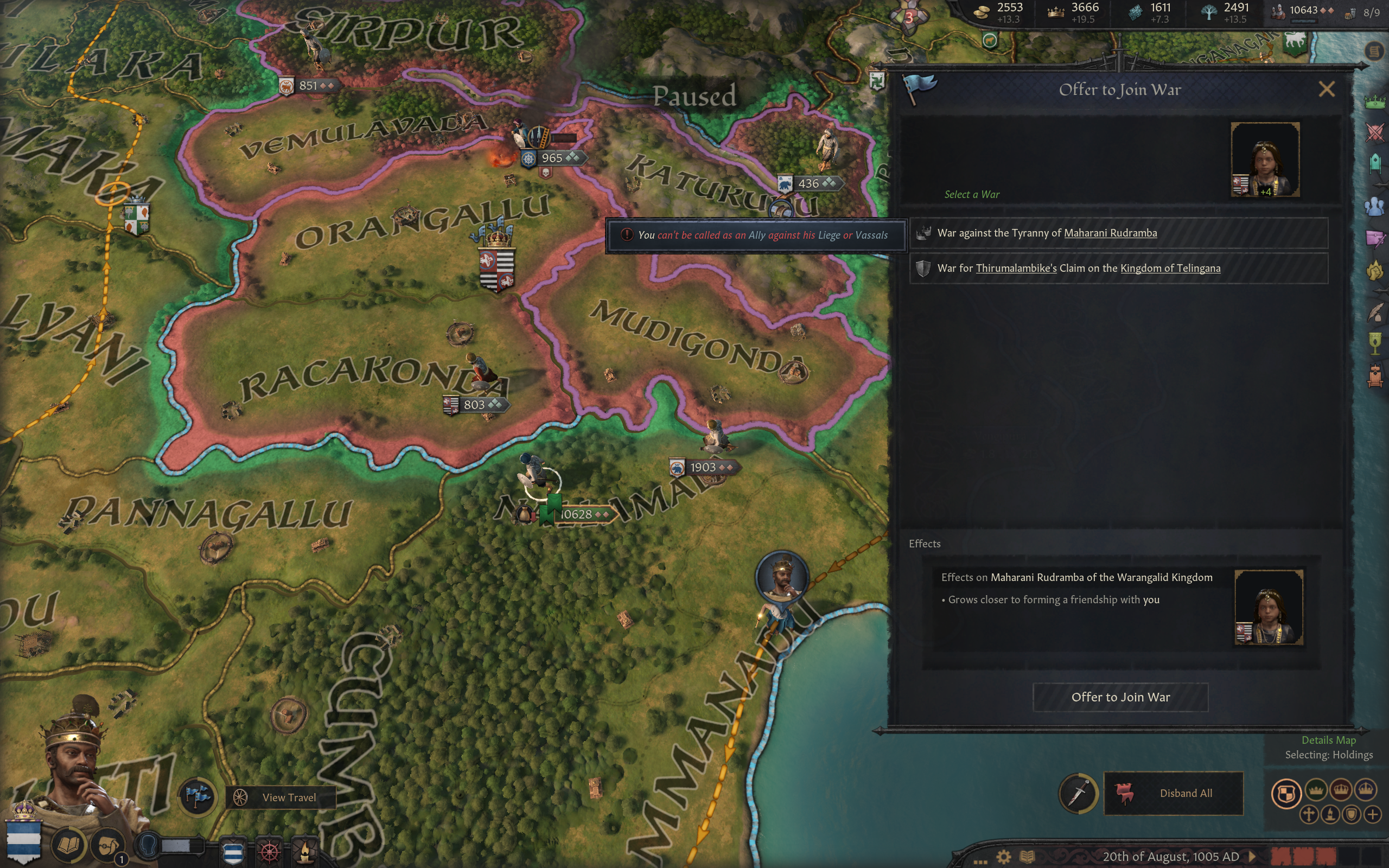
Task: Open the Activities goblet menu
Action: click(1375, 344)
